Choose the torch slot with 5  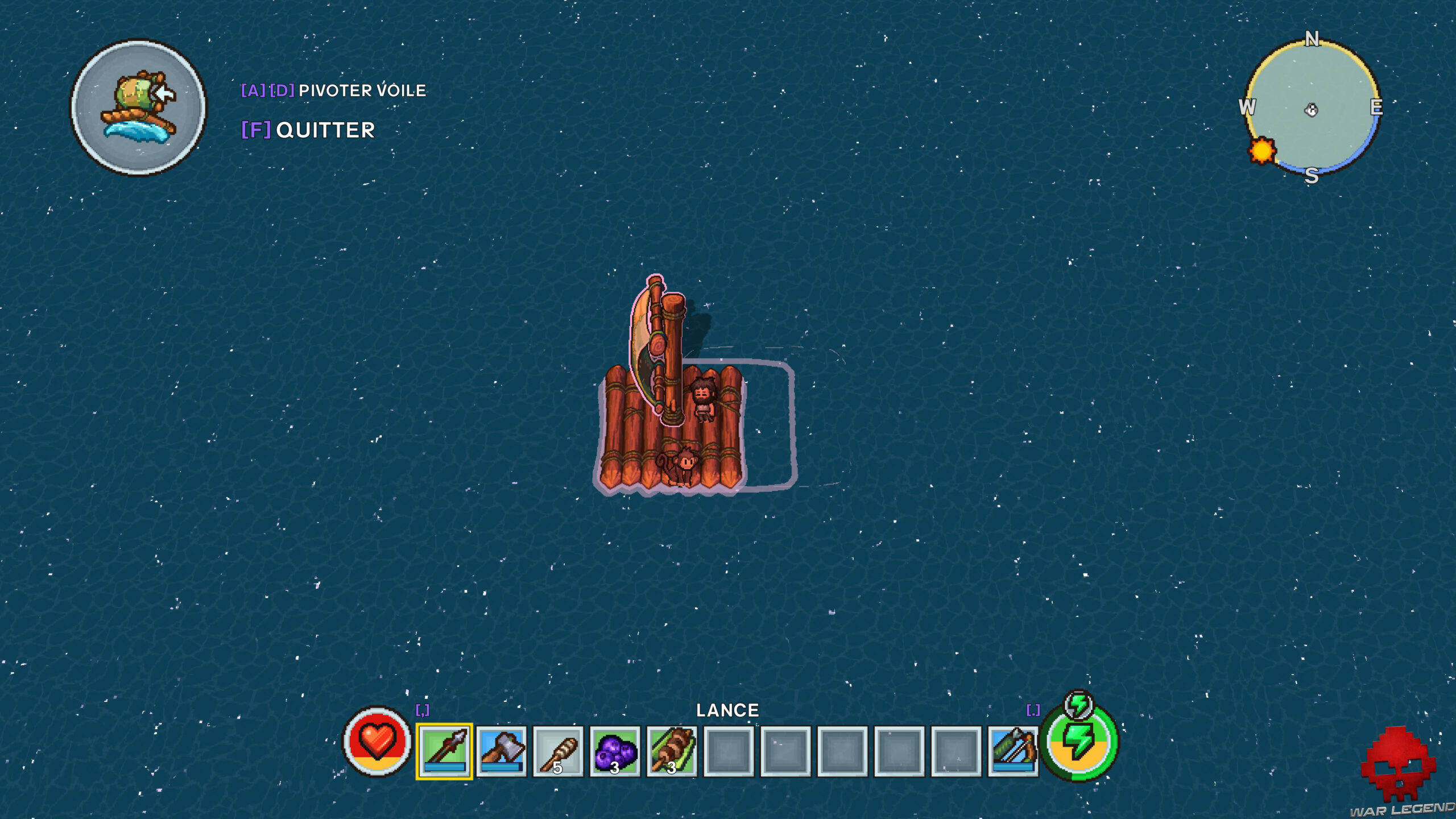tap(558, 751)
